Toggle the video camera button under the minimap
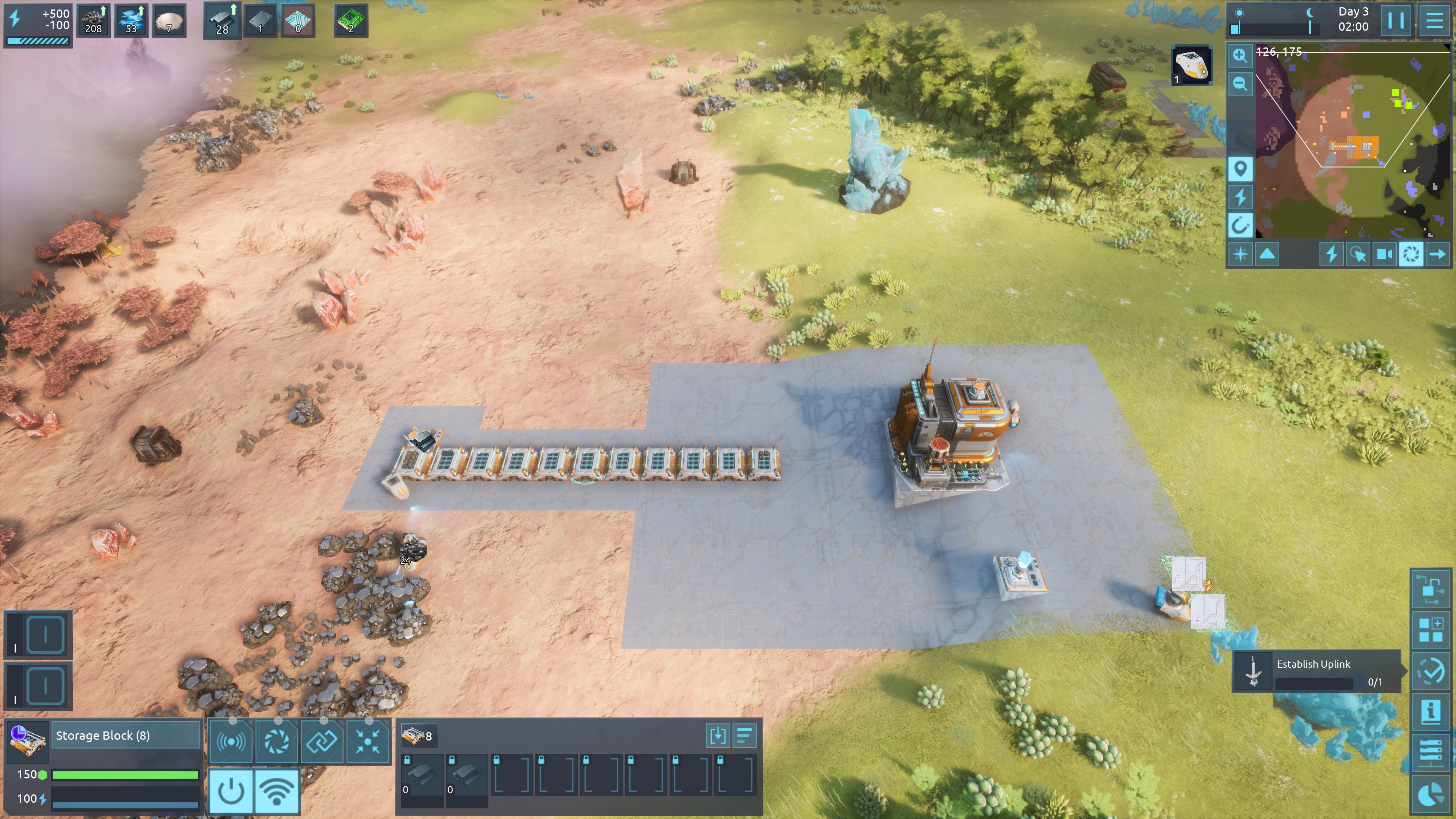Viewport: 1456px width, 819px height. [1384, 254]
